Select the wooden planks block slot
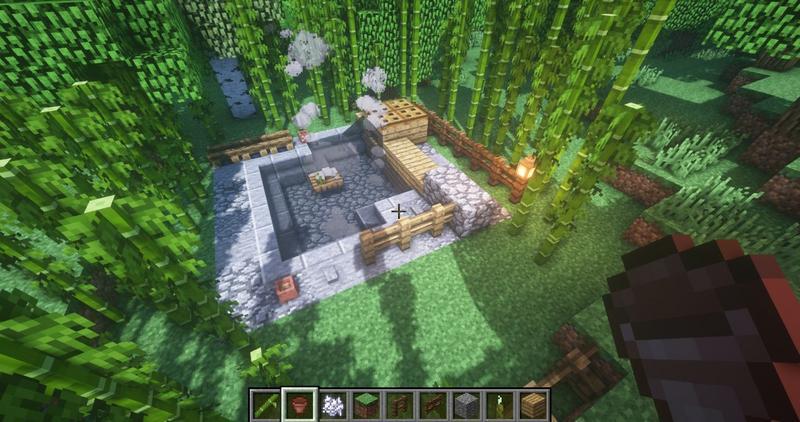This screenshot has width=800, height=422. 533,405
